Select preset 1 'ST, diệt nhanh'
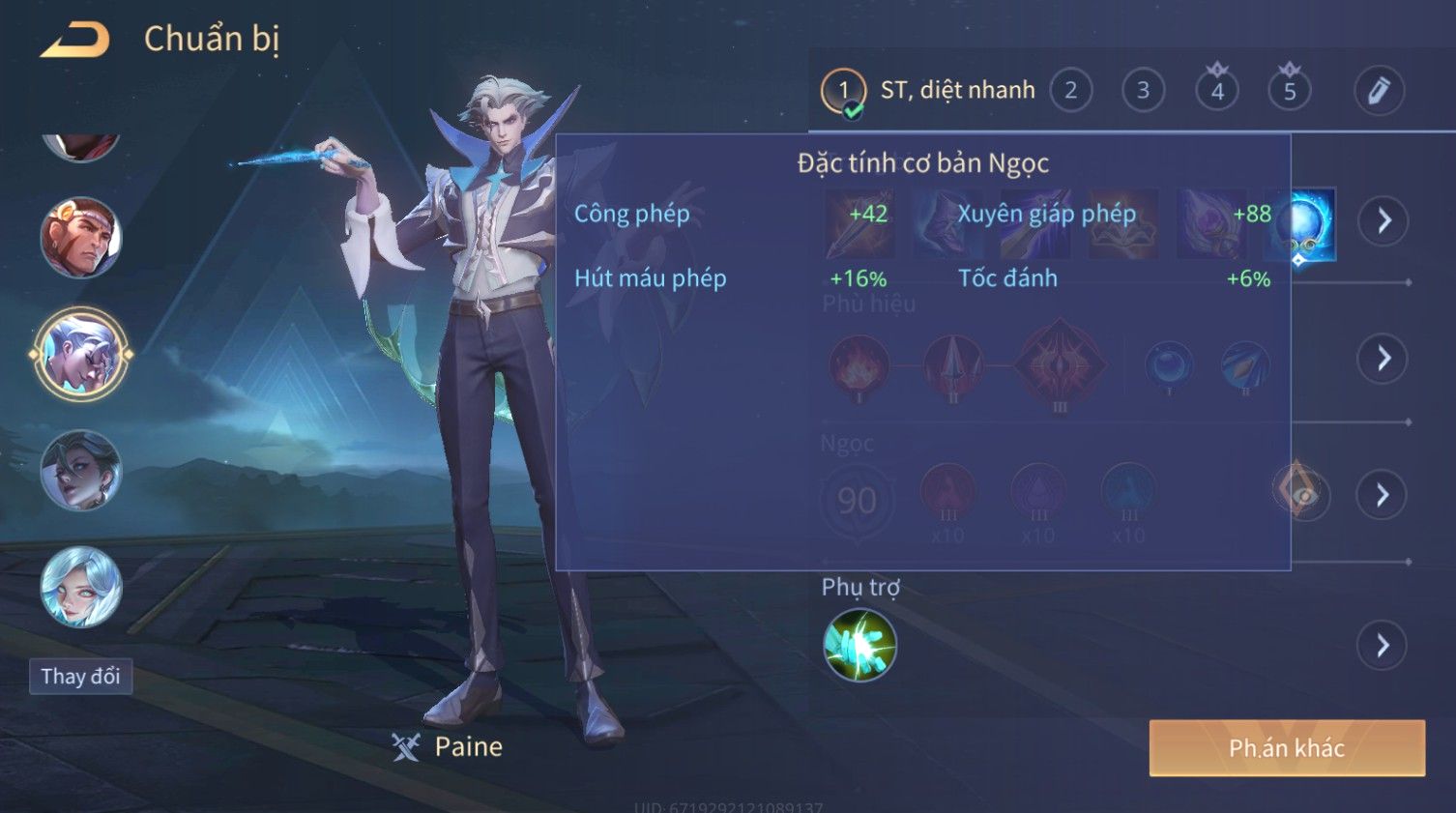Screen dimensions: 1456x813 (x=843, y=92)
